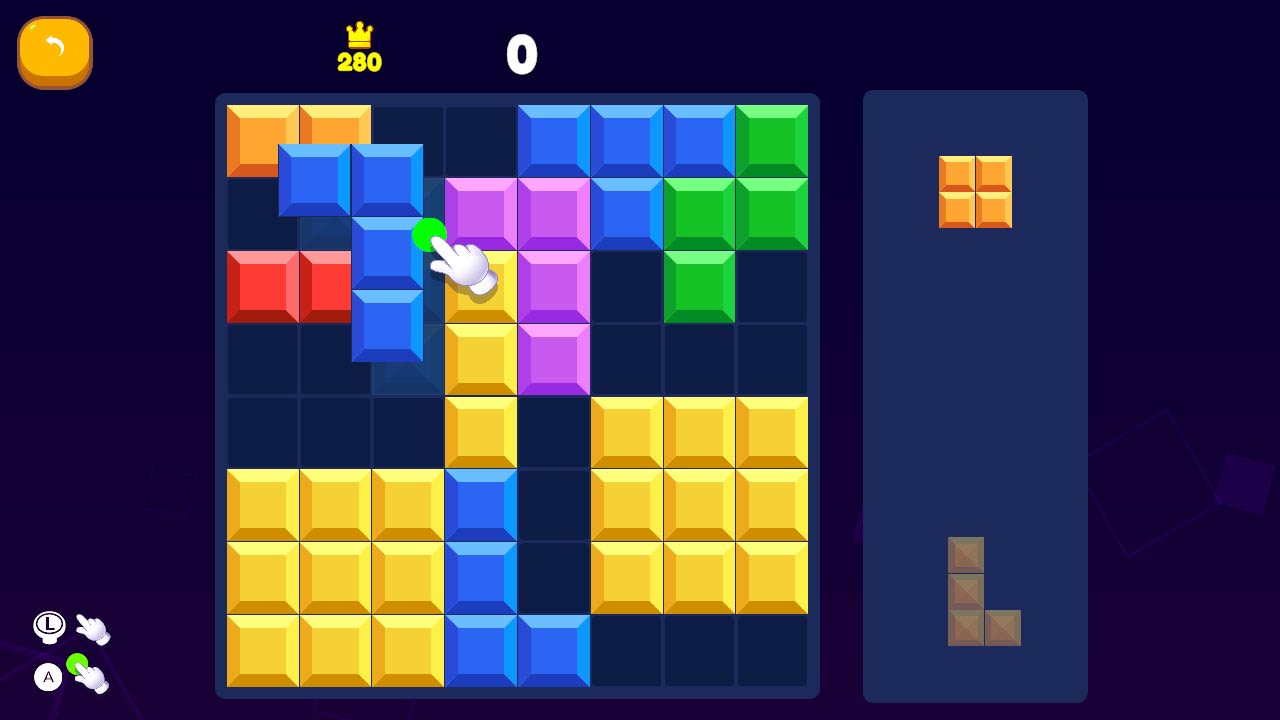Select the orange 2x2 square piece in tray
1280x720 pixels.
pyautogui.click(x=975, y=192)
